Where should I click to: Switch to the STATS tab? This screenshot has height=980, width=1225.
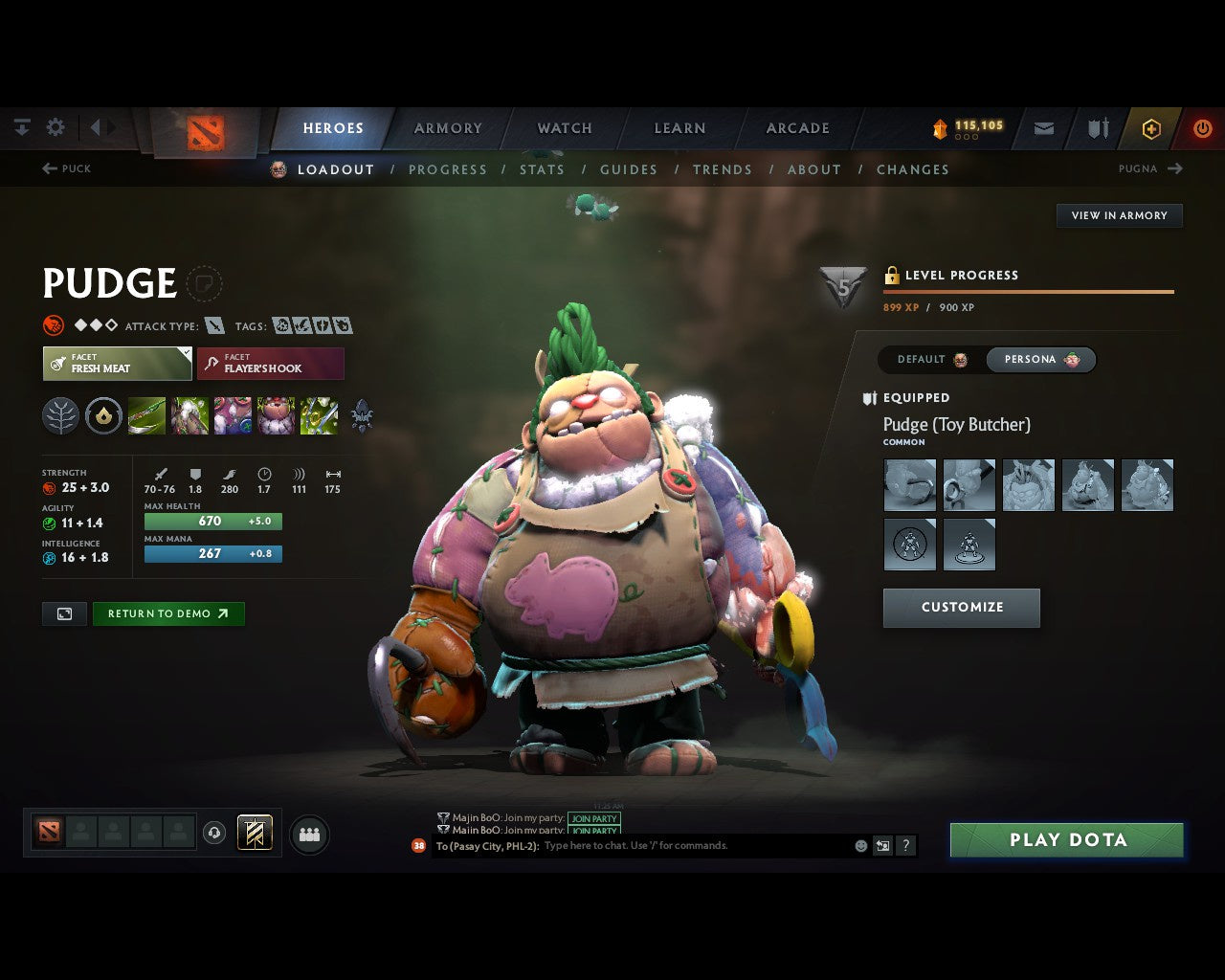click(542, 169)
